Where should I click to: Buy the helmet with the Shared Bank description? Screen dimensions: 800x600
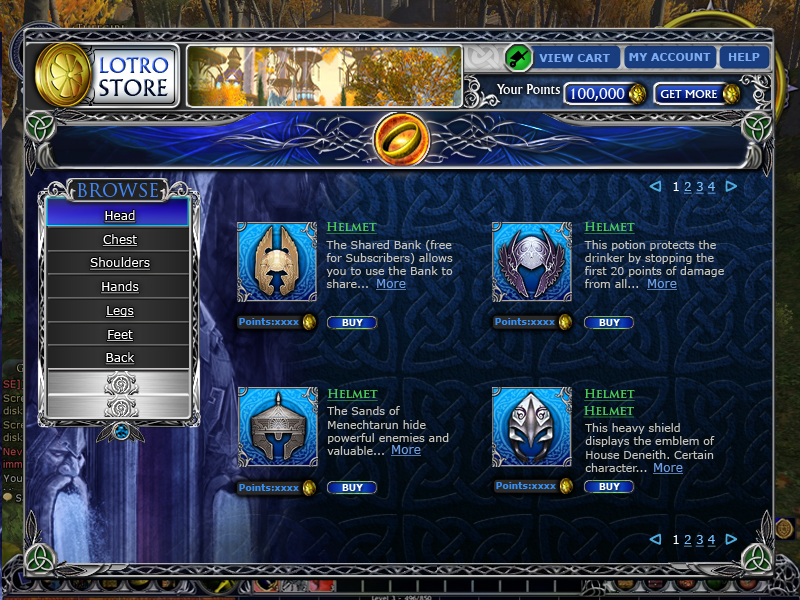pyautogui.click(x=352, y=323)
